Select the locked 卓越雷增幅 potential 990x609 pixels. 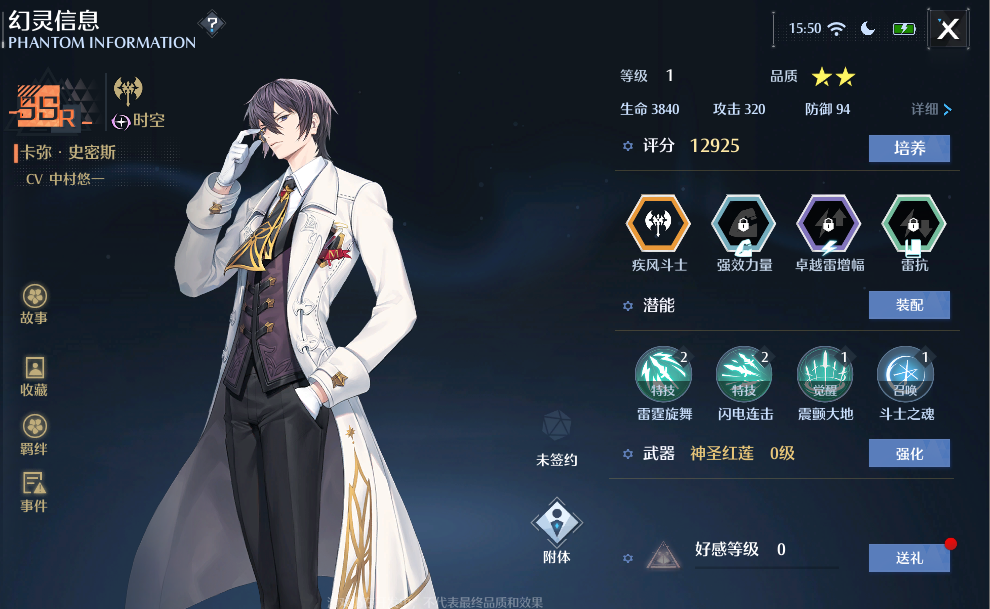828,223
